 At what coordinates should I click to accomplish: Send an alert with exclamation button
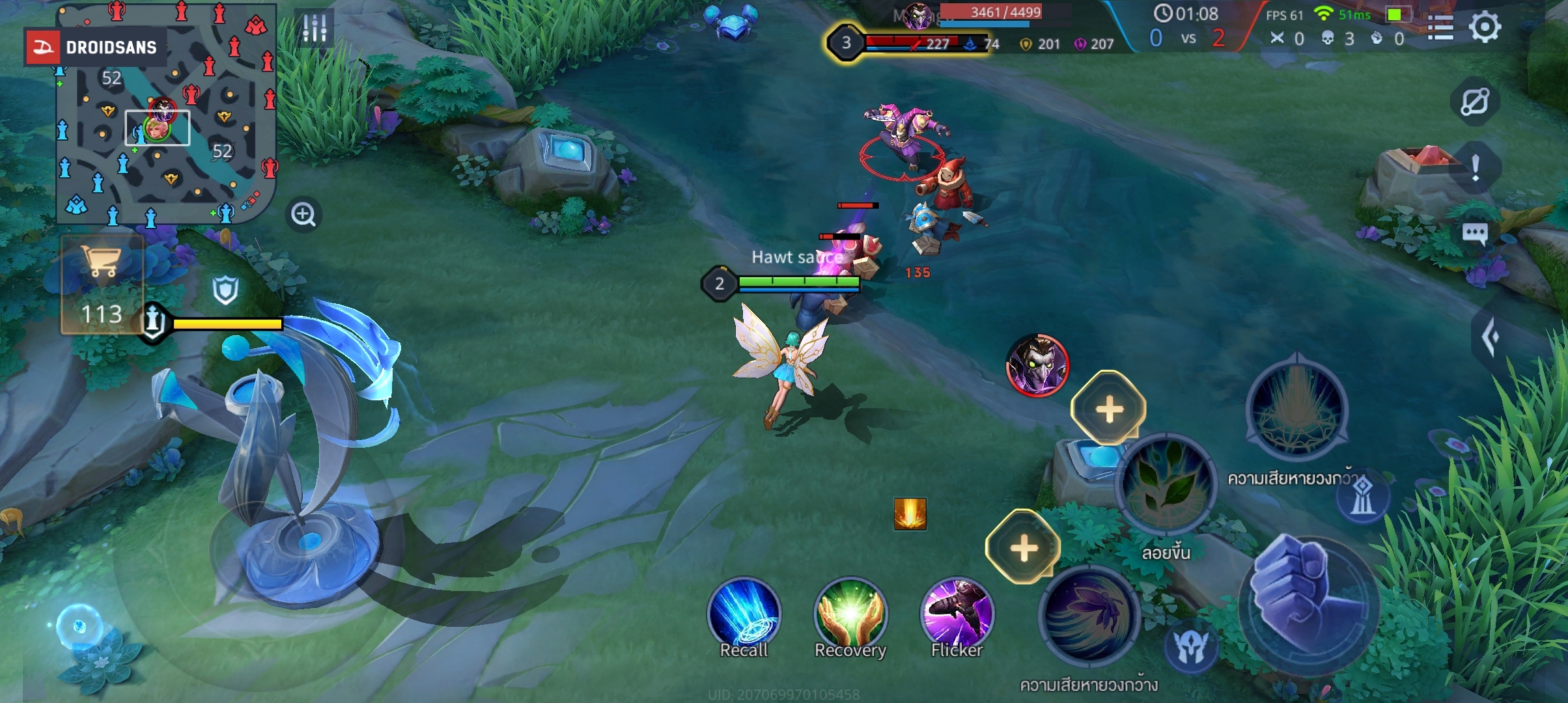1476,168
